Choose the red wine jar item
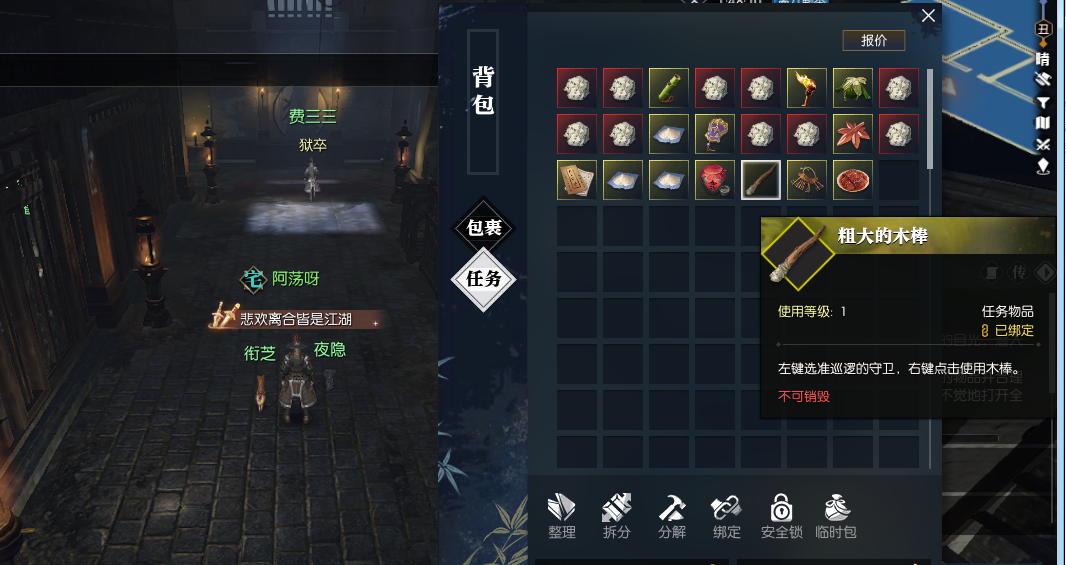Viewport: 1066px width, 565px height. click(715, 180)
